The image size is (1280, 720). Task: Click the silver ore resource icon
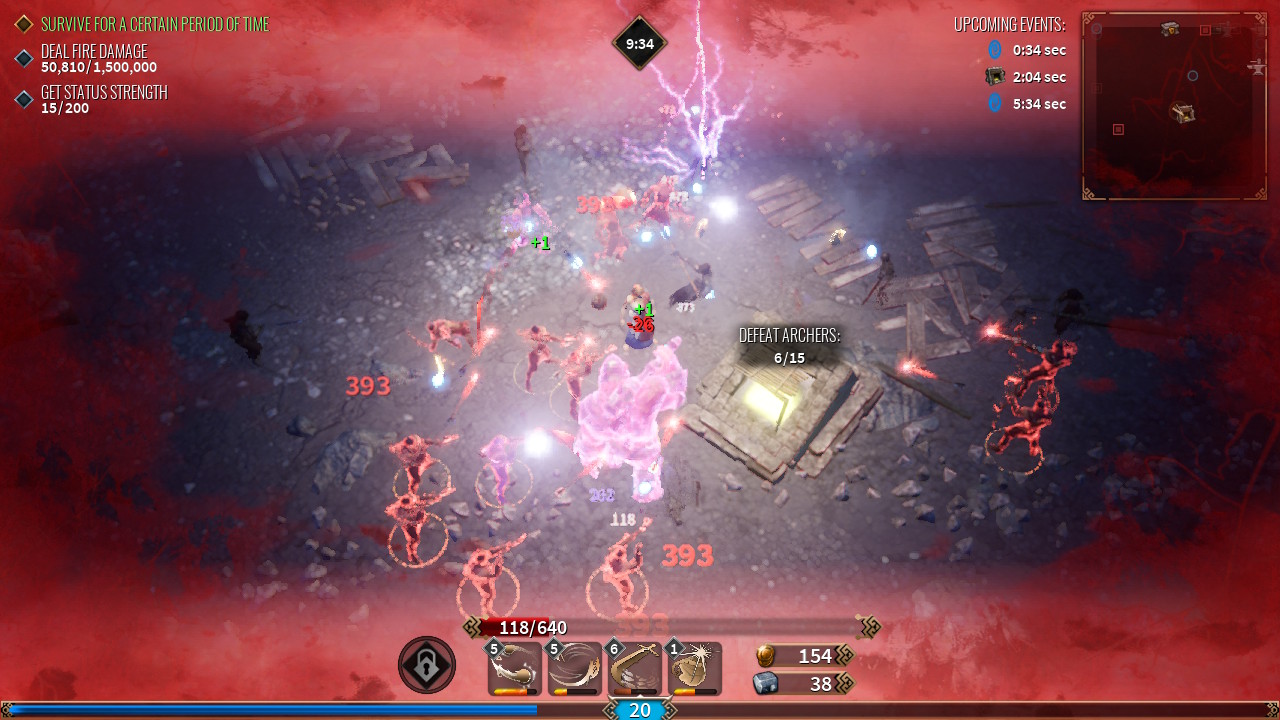pyautogui.click(x=765, y=683)
